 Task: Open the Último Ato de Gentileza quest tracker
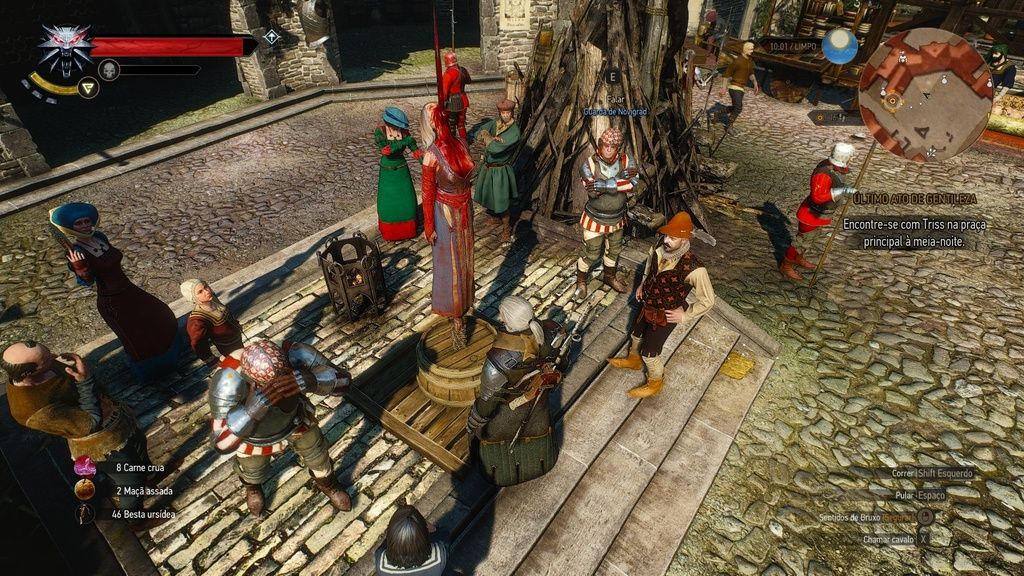915,199
